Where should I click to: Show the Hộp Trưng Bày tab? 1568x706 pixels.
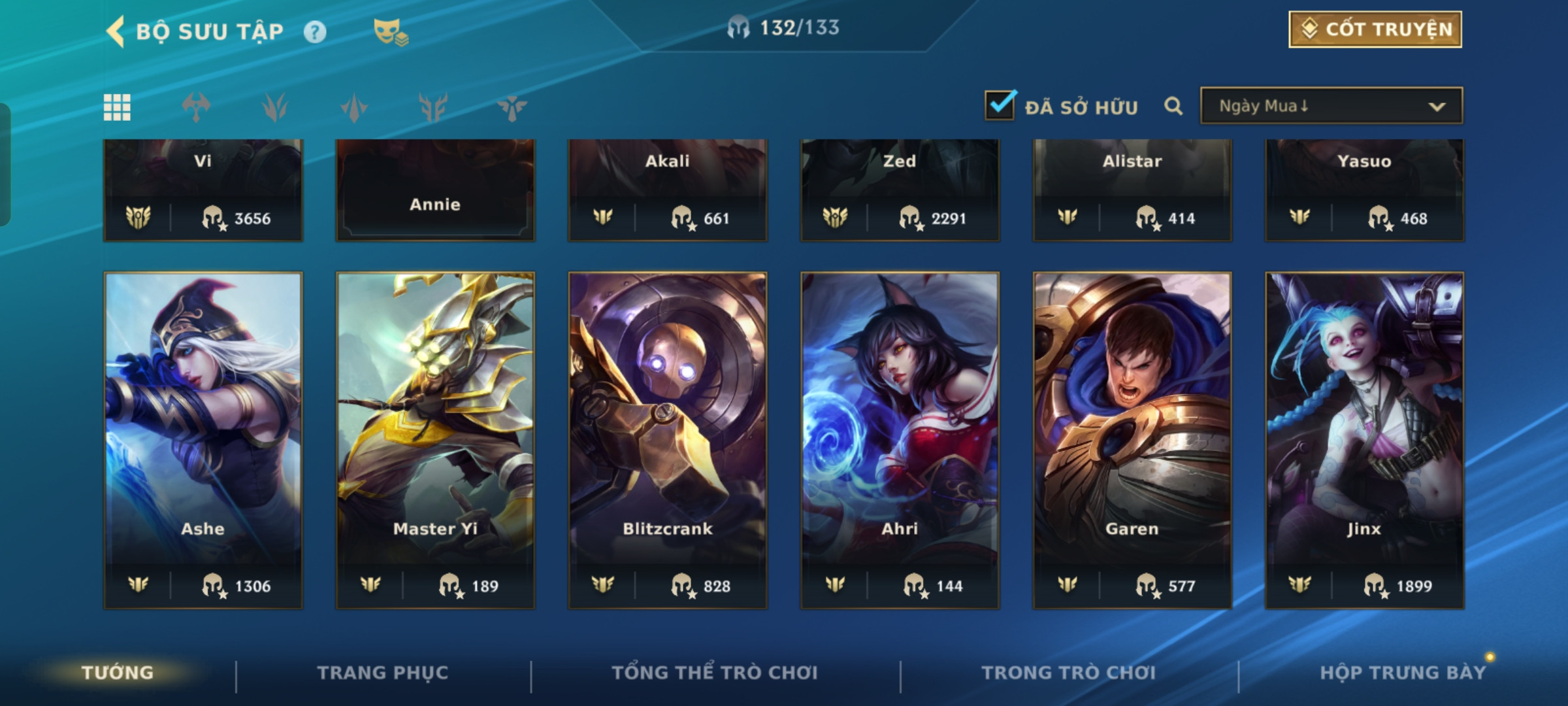tap(1402, 673)
